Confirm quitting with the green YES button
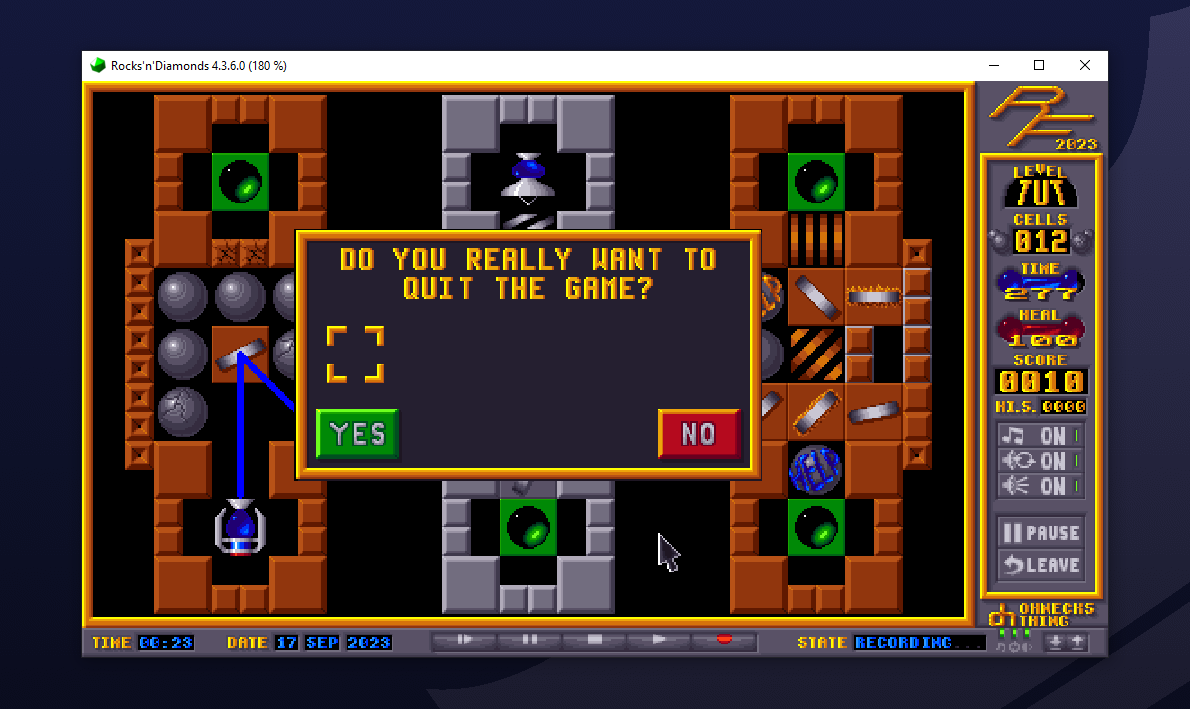Screen dimensions: 1190x709 tap(357, 434)
